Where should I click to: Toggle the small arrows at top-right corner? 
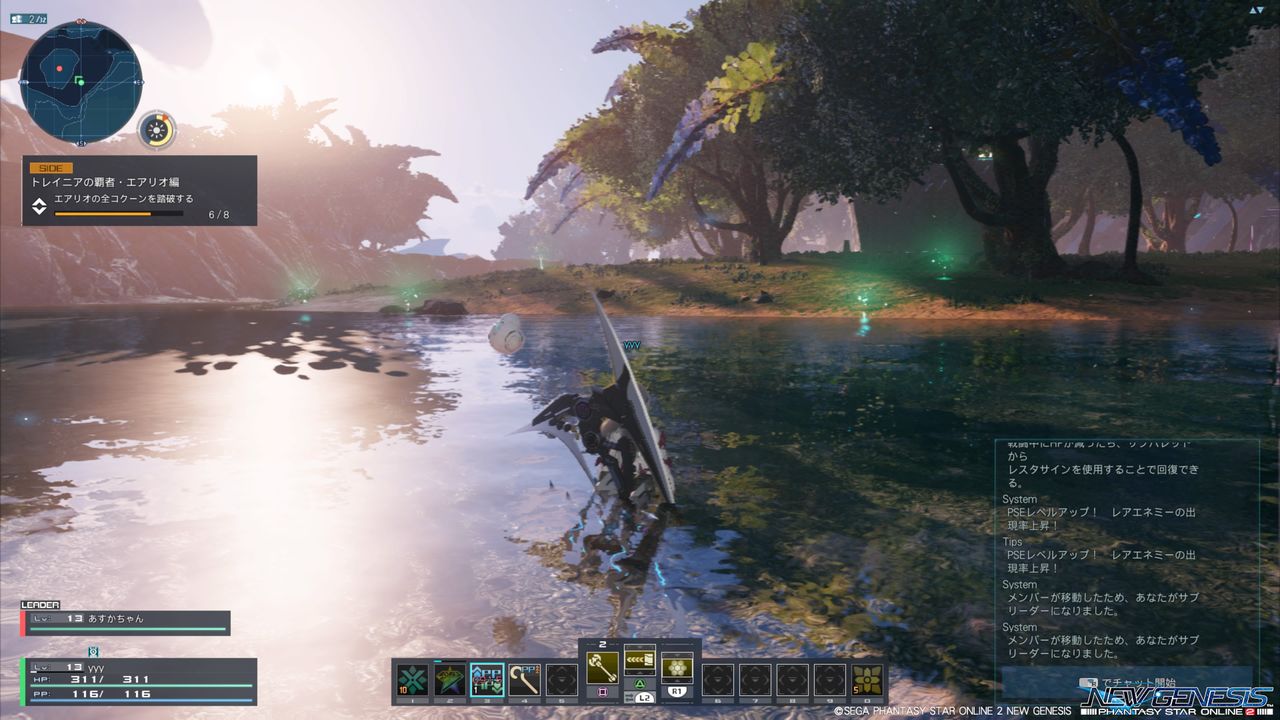coord(1256,10)
